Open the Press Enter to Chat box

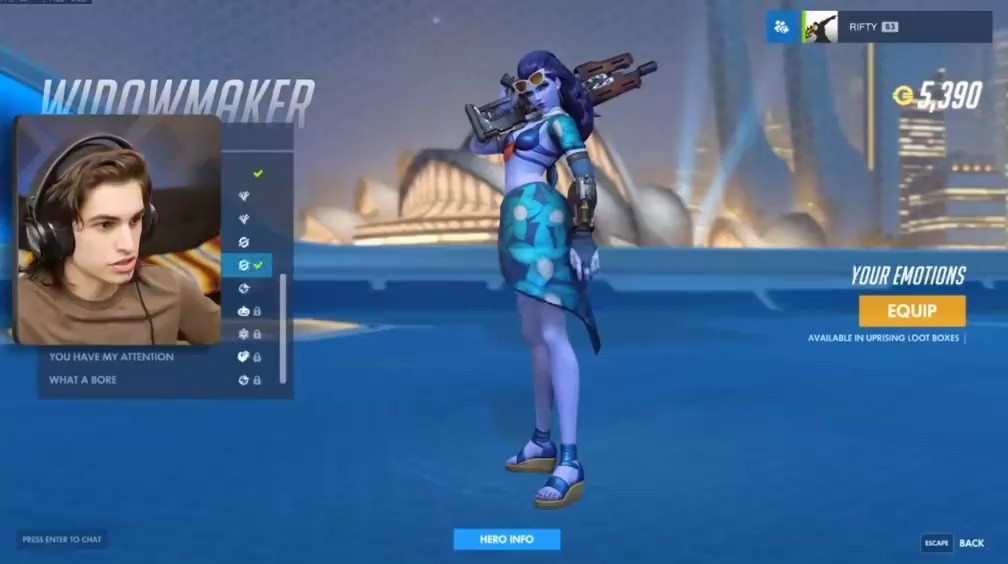61,540
